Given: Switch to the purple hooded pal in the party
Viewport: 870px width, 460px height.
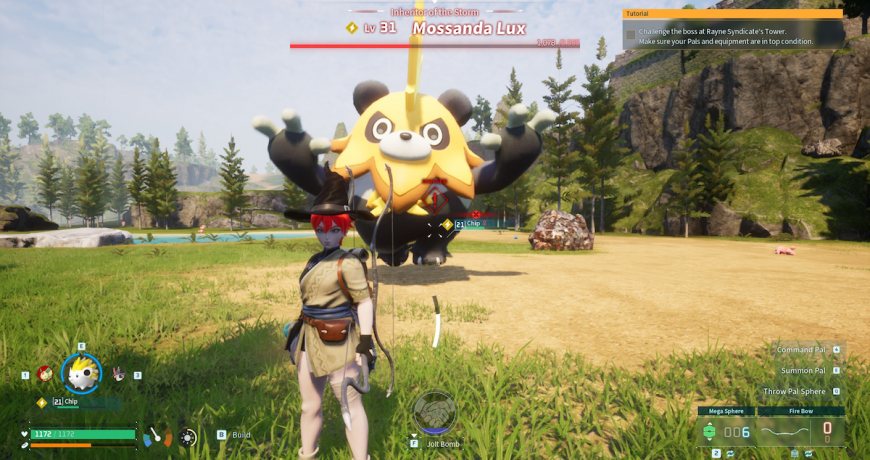Looking at the screenshot, I should pyautogui.click(x=118, y=374).
